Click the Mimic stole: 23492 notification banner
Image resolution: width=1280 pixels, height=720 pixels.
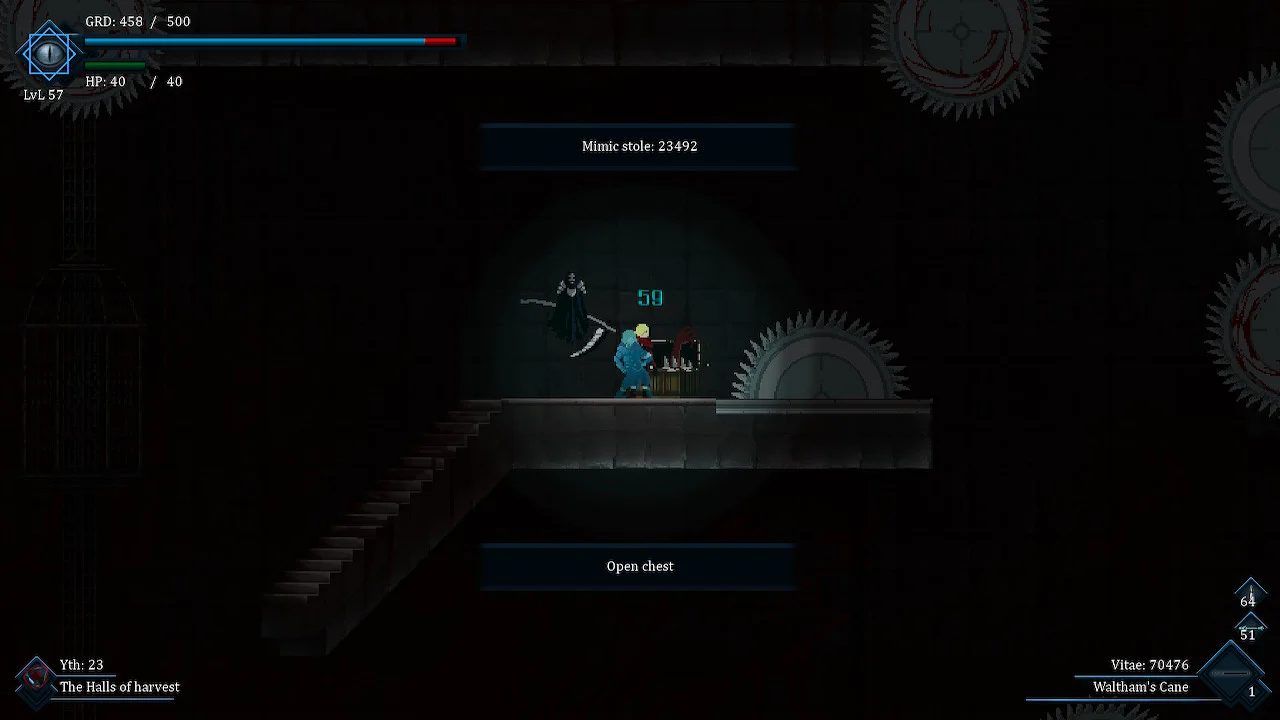pos(639,146)
